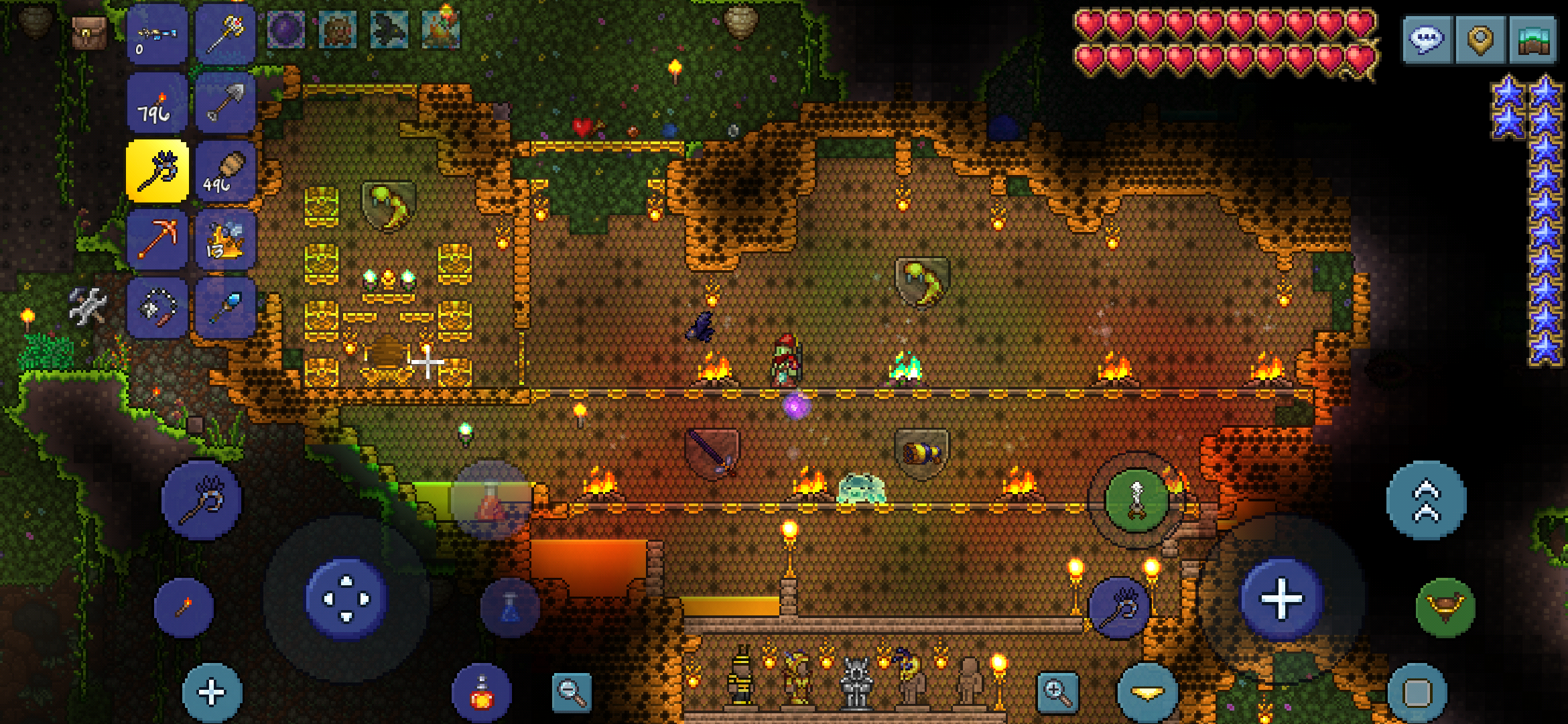Click the raven buff icon
Screen dimensions: 1568x724
point(389,30)
